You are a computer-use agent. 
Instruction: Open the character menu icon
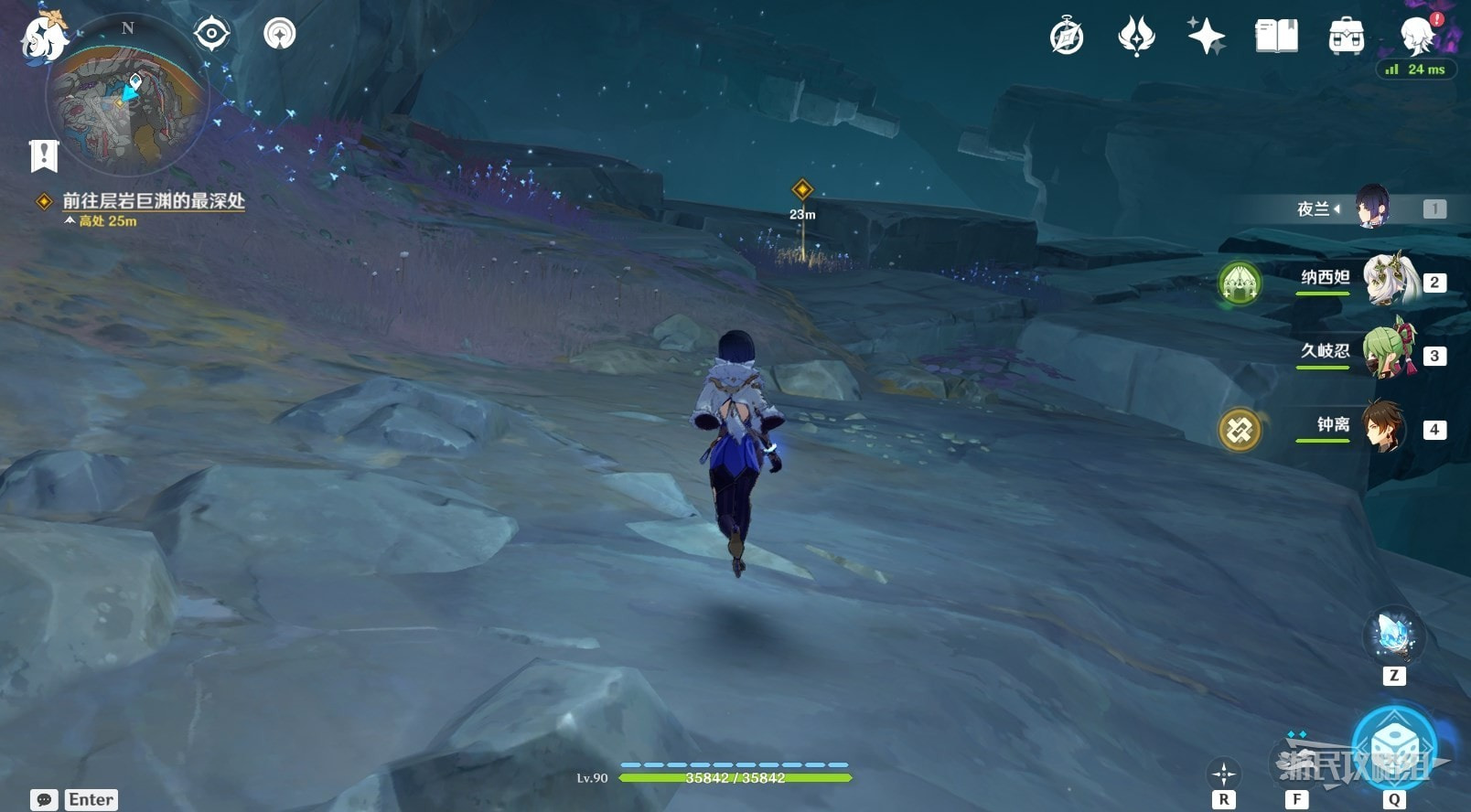tap(1417, 37)
